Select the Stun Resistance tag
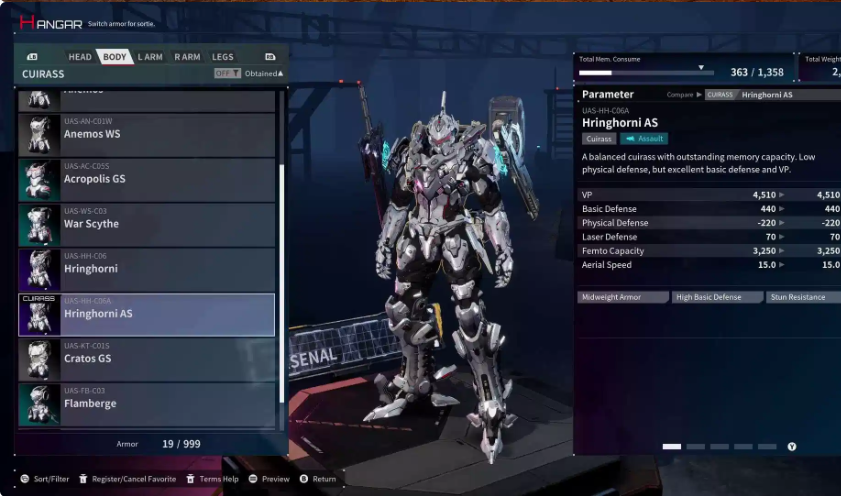841x496 pixels. (802, 297)
